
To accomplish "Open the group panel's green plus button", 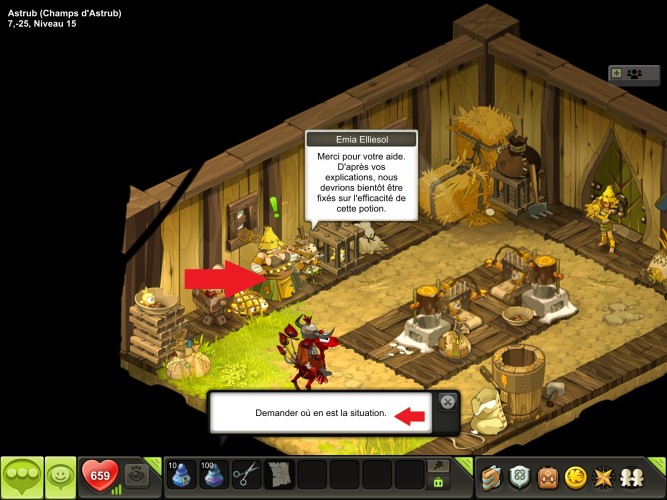I will [616, 73].
